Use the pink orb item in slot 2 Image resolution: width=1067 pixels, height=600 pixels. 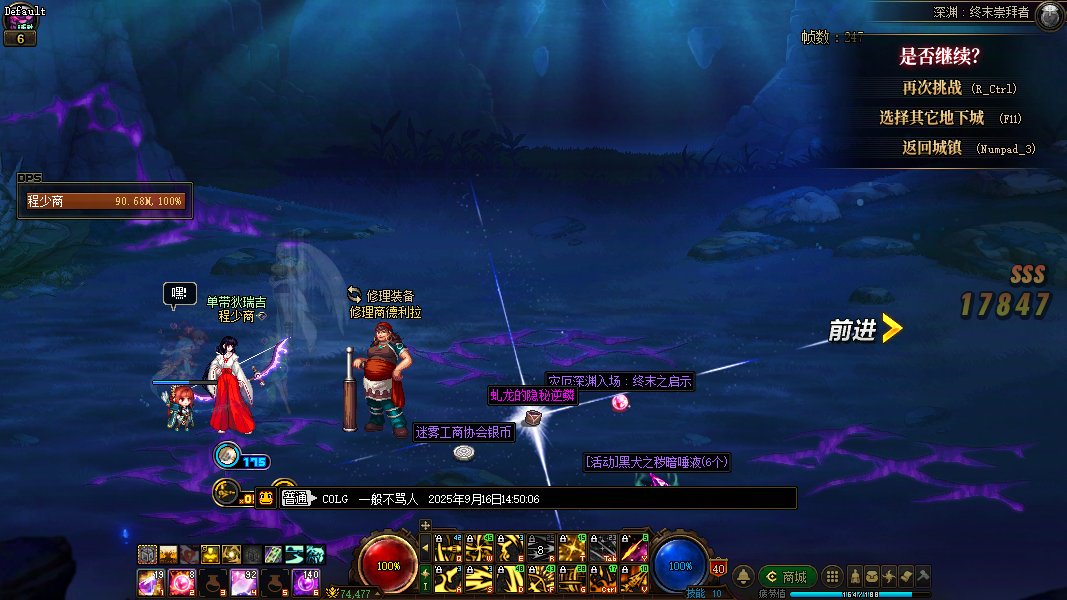pos(181,581)
